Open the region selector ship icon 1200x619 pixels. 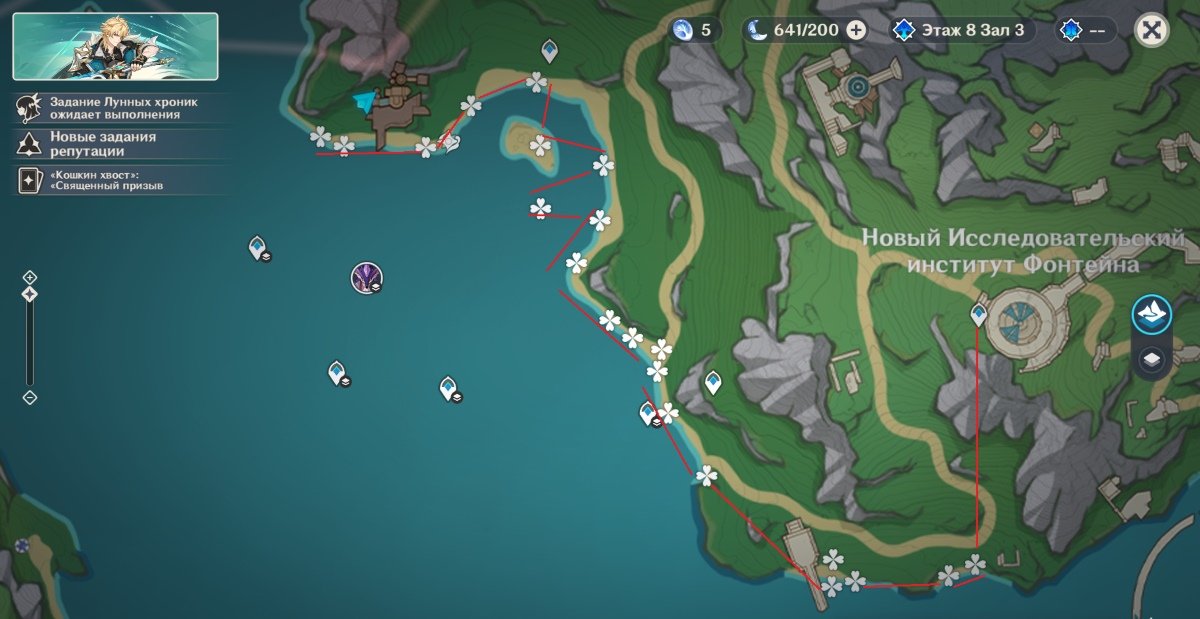[1152, 314]
